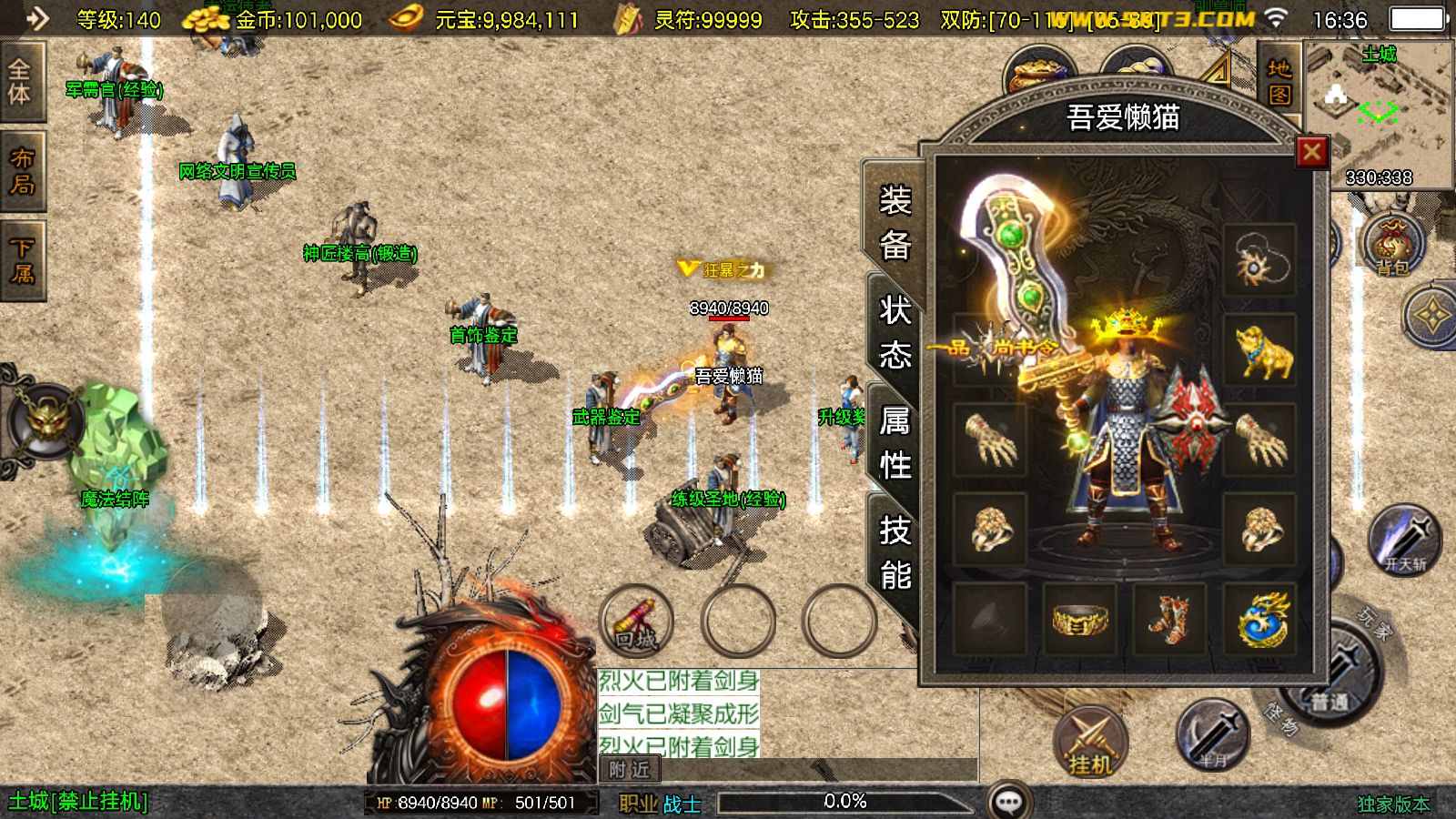1456x819 pixels.
Task: Open the 状态 status tab
Action: [x=895, y=332]
